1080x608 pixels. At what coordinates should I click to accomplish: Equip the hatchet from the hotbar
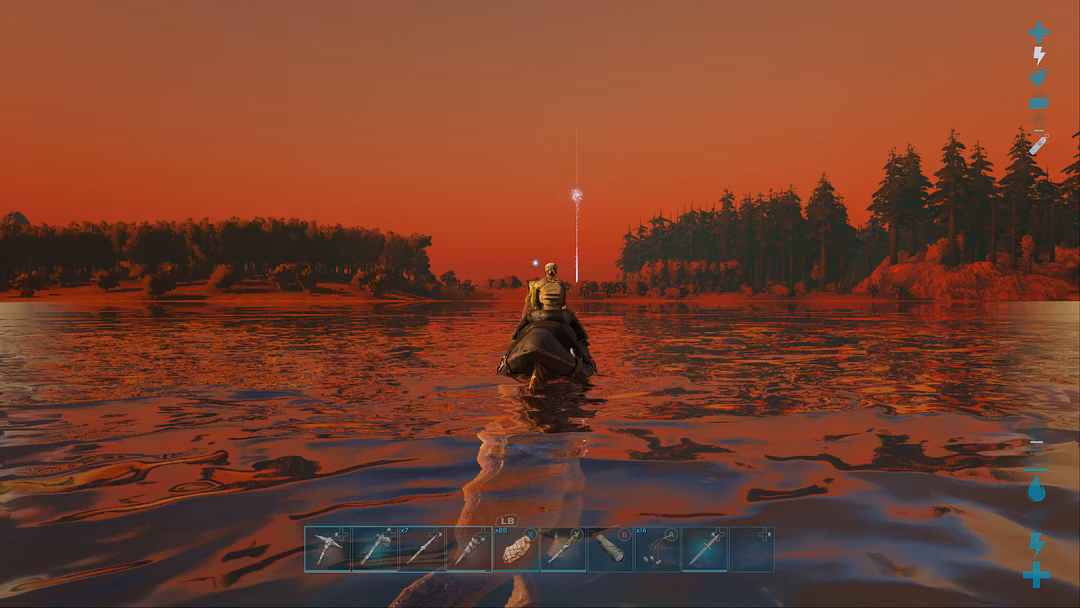coord(375,549)
